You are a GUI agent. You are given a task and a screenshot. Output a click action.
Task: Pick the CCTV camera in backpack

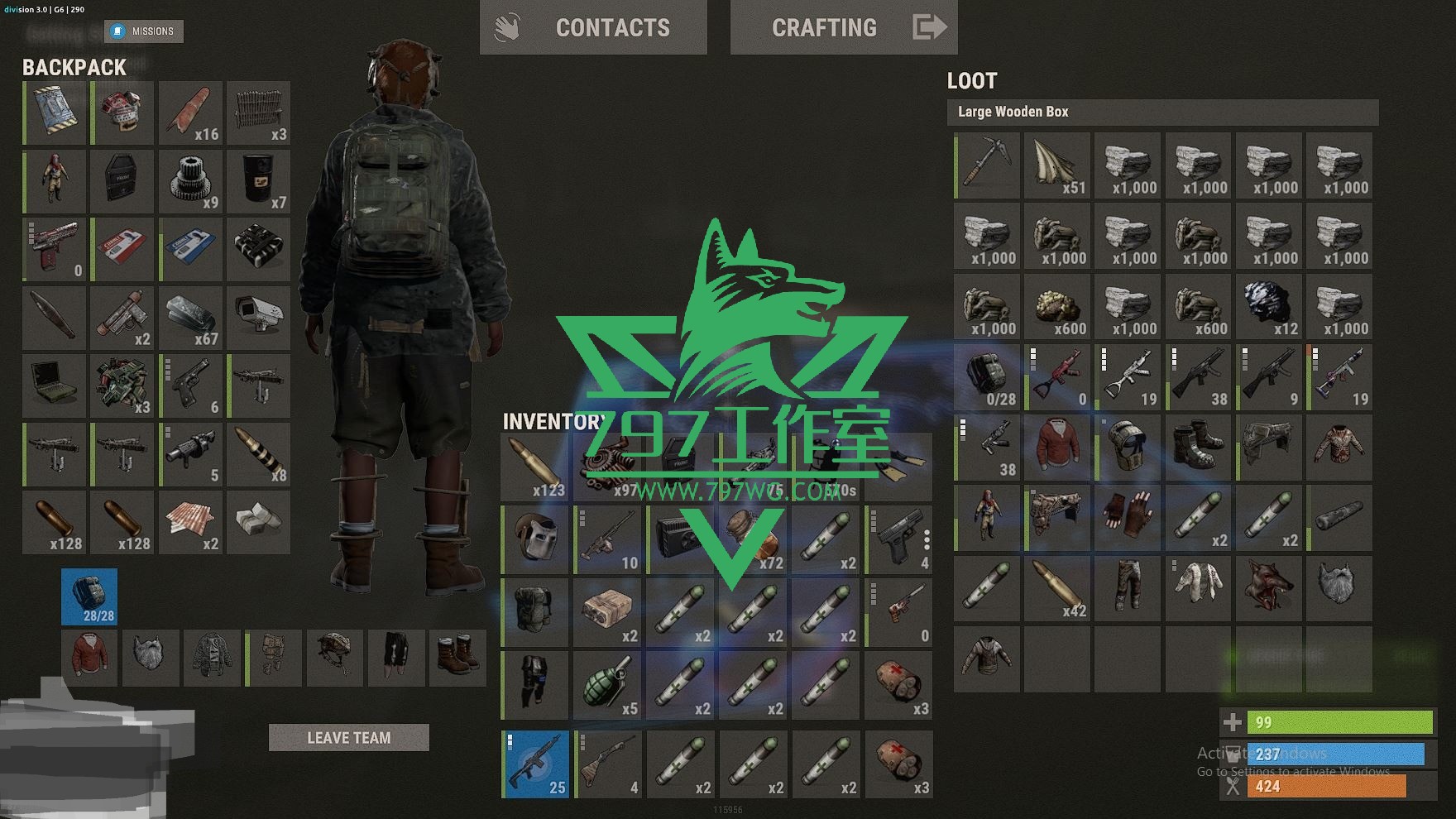click(x=259, y=316)
